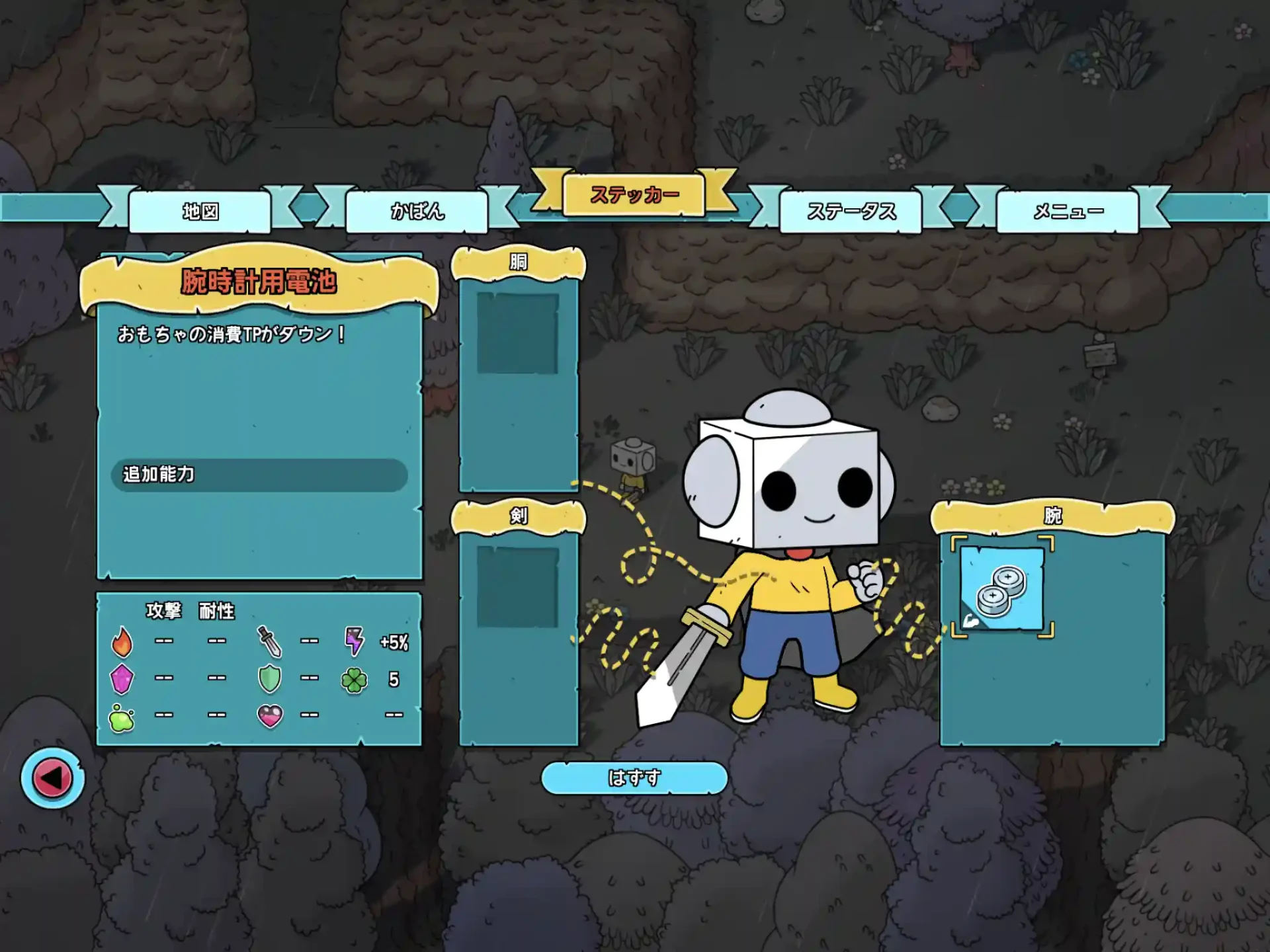Viewport: 1270px width, 952px height.
Task: Choose the empty 胴 body sticker slot
Action: pos(518,333)
